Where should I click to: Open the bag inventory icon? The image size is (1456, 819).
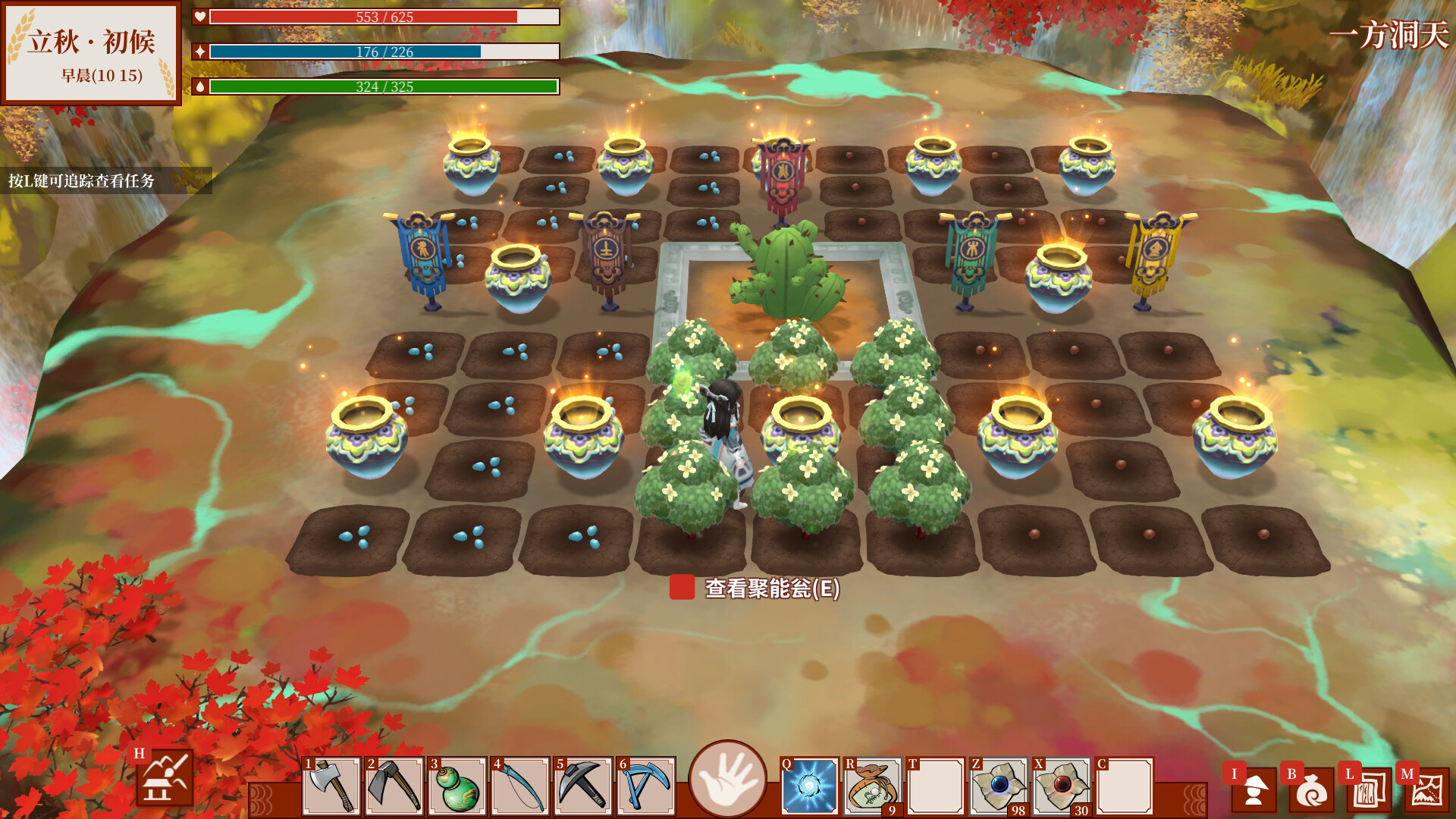click(x=1311, y=789)
